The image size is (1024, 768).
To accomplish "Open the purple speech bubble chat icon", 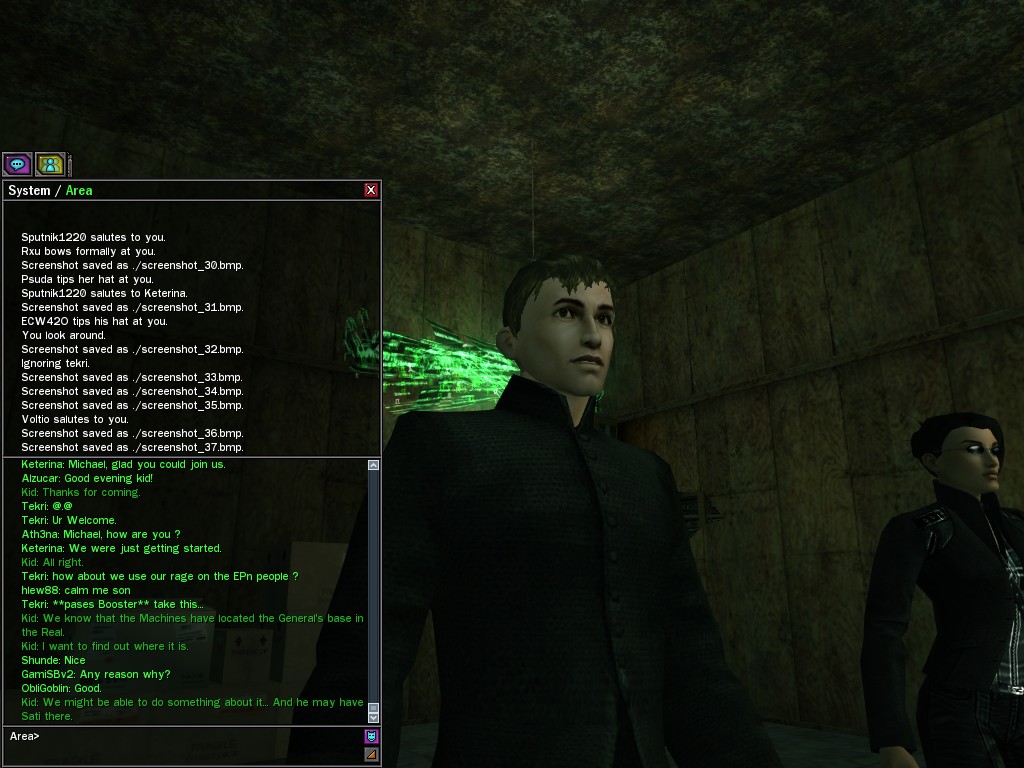I will coord(17,164).
